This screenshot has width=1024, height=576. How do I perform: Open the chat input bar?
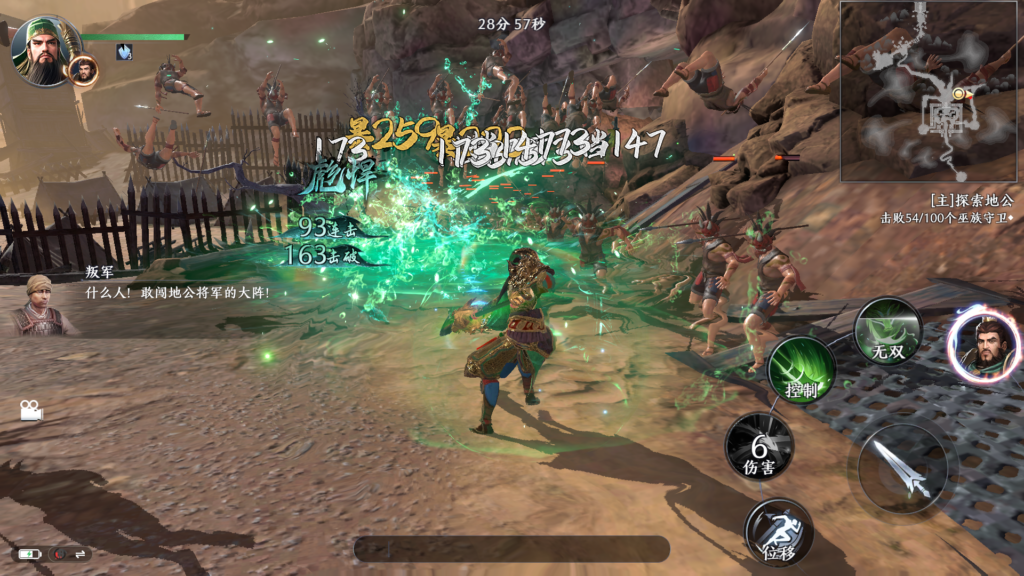click(x=511, y=549)
